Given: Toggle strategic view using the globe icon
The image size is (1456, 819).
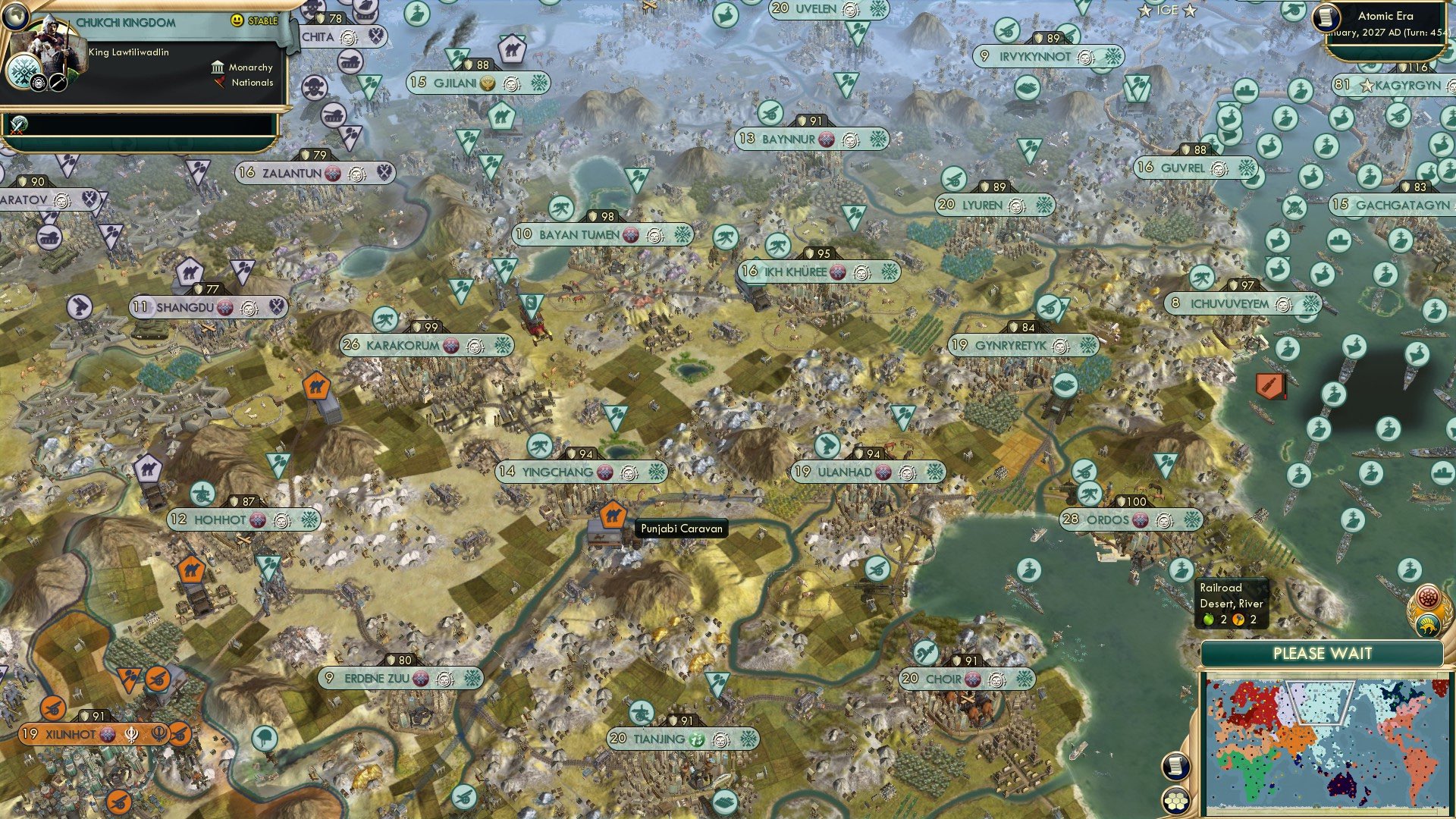Looking at the screenshot, I should [x=16, y=17].
